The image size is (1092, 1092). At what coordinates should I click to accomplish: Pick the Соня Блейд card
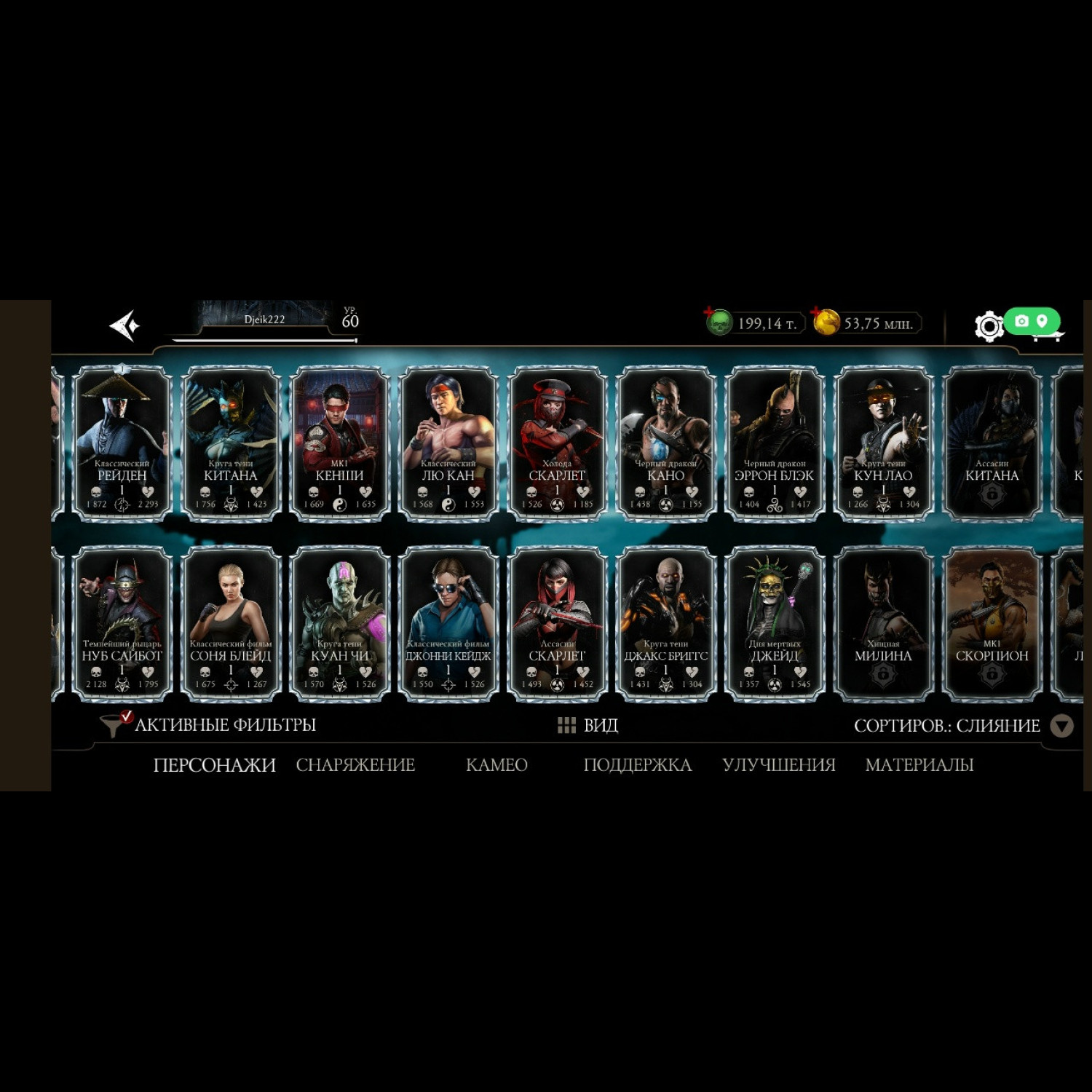[x=231, y=623]
